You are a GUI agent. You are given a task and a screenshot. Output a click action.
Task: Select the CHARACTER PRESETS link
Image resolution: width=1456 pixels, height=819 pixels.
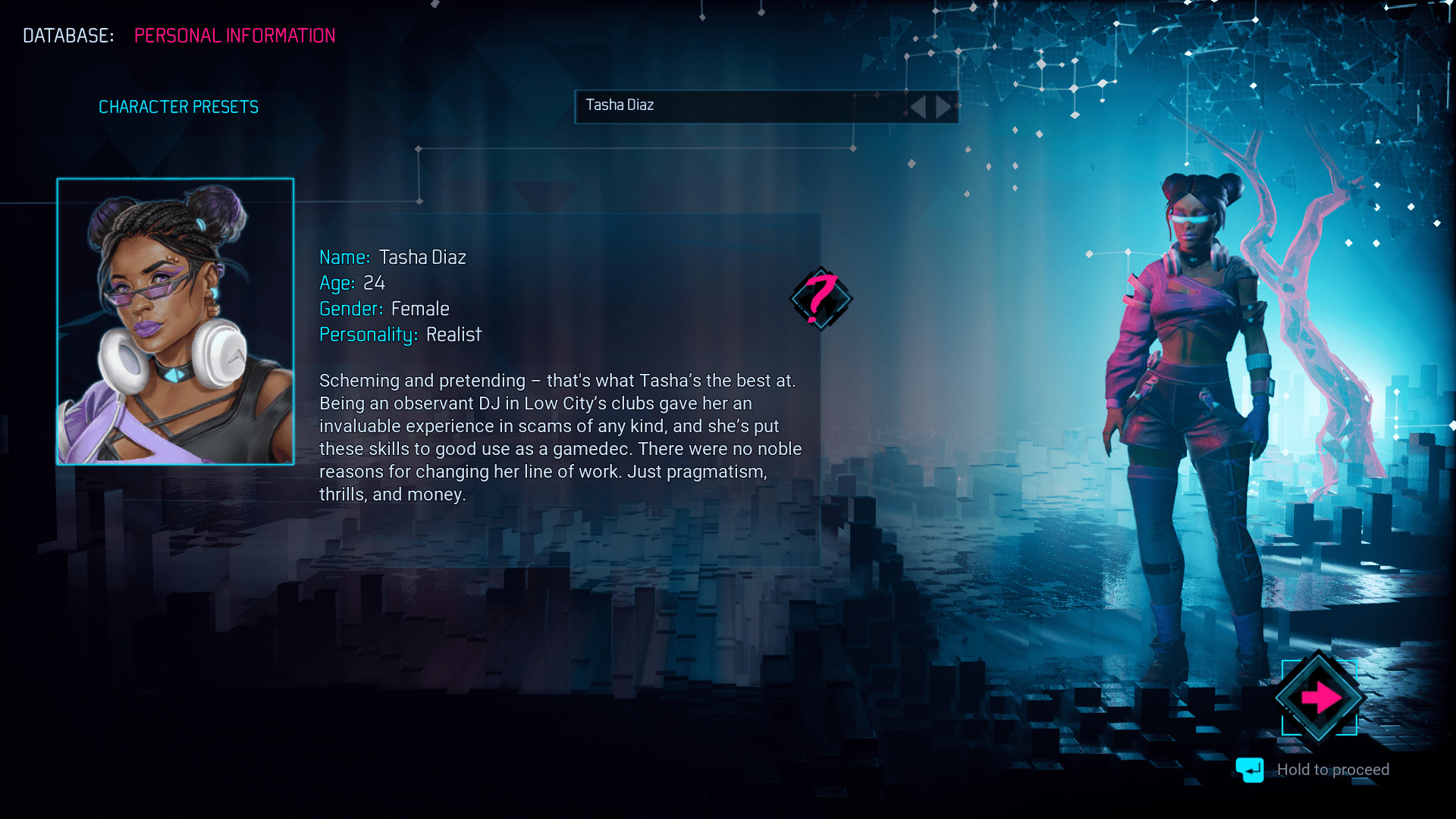tap(179, 106)
